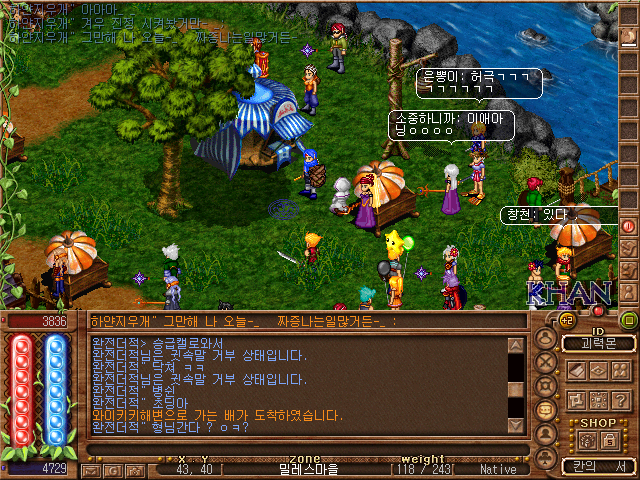Toggle the red pause-symbol side button
The width and height of the screenshot is (640, 480).
(x=629, y=226)
